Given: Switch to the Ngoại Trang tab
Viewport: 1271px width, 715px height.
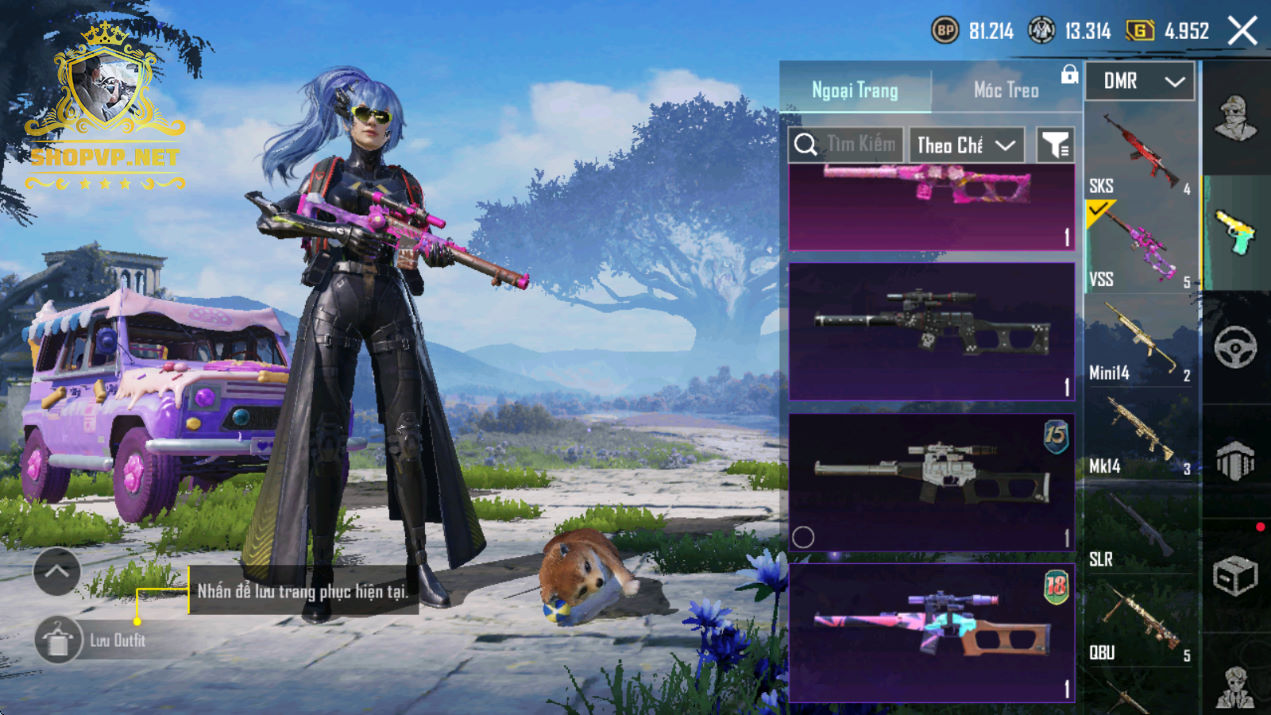Looking at the screenshot, I should (x=855, y=90).
